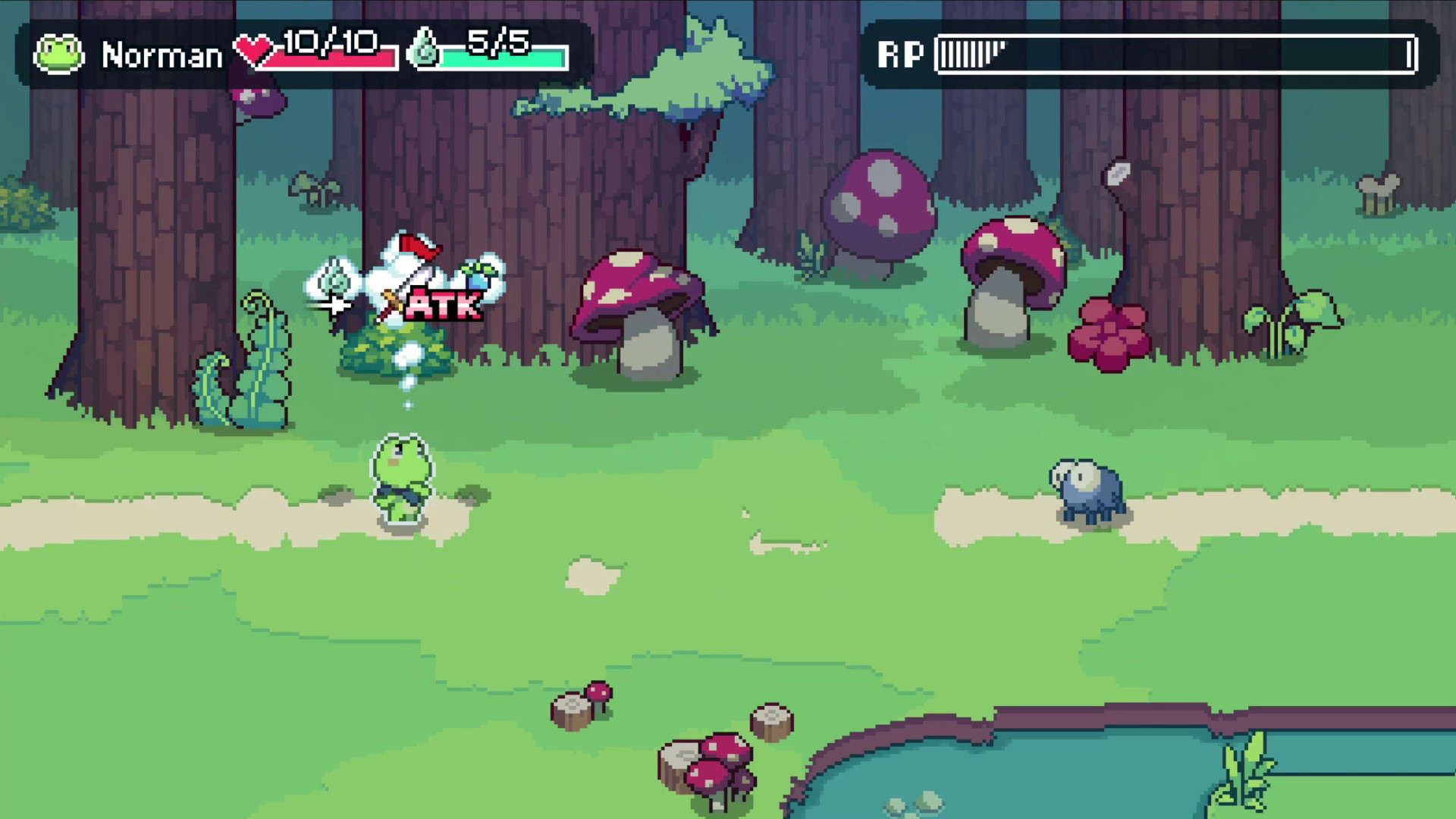This screenshot has height=819, width=1456.
Task: Click the red flag marker above the cloud
Action: tap(418, 246)
